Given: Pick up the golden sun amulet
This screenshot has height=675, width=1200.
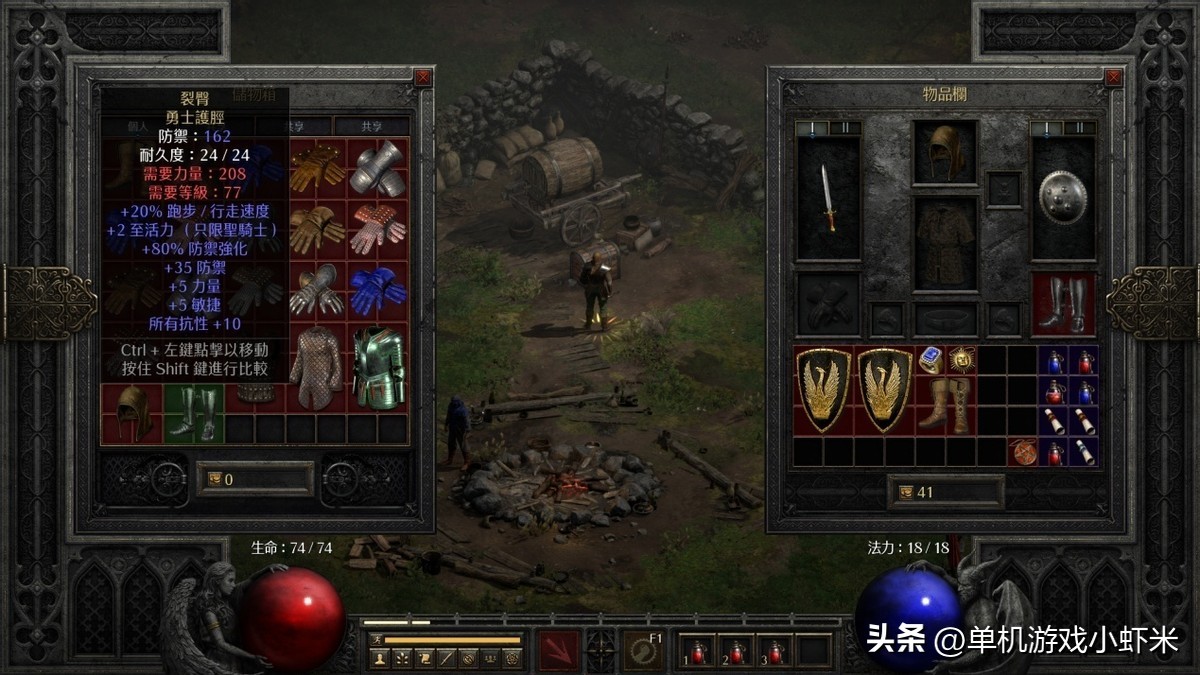Looking at the screenshot, I should point(962,360).
